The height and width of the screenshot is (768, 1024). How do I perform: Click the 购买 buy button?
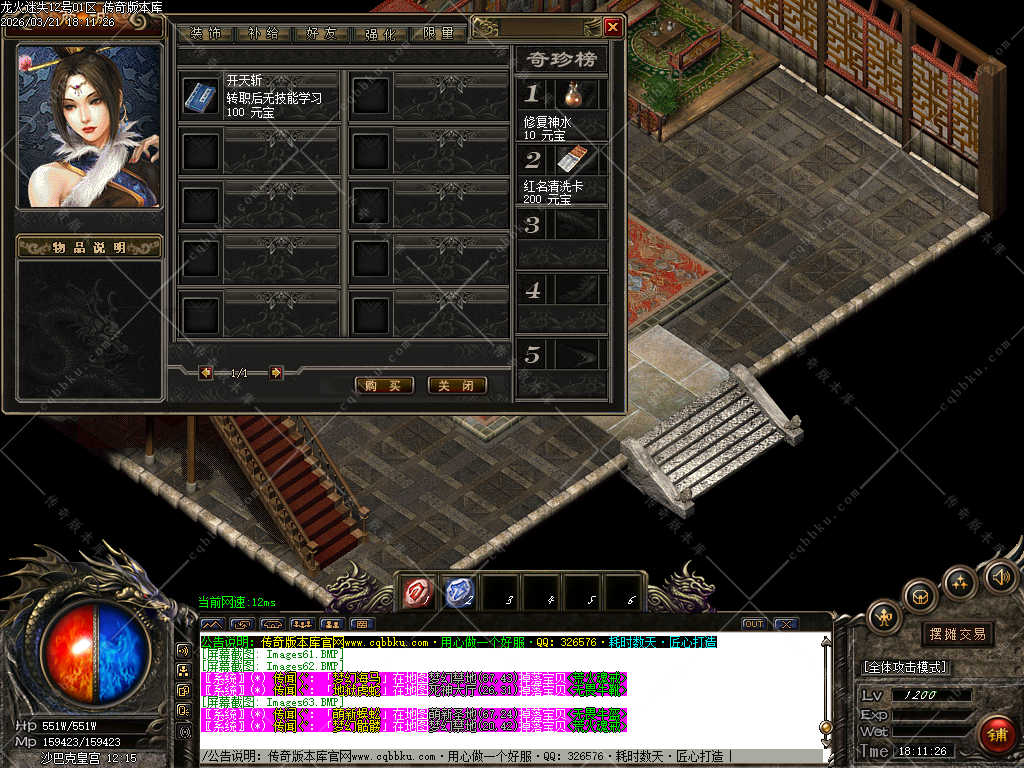384,385
